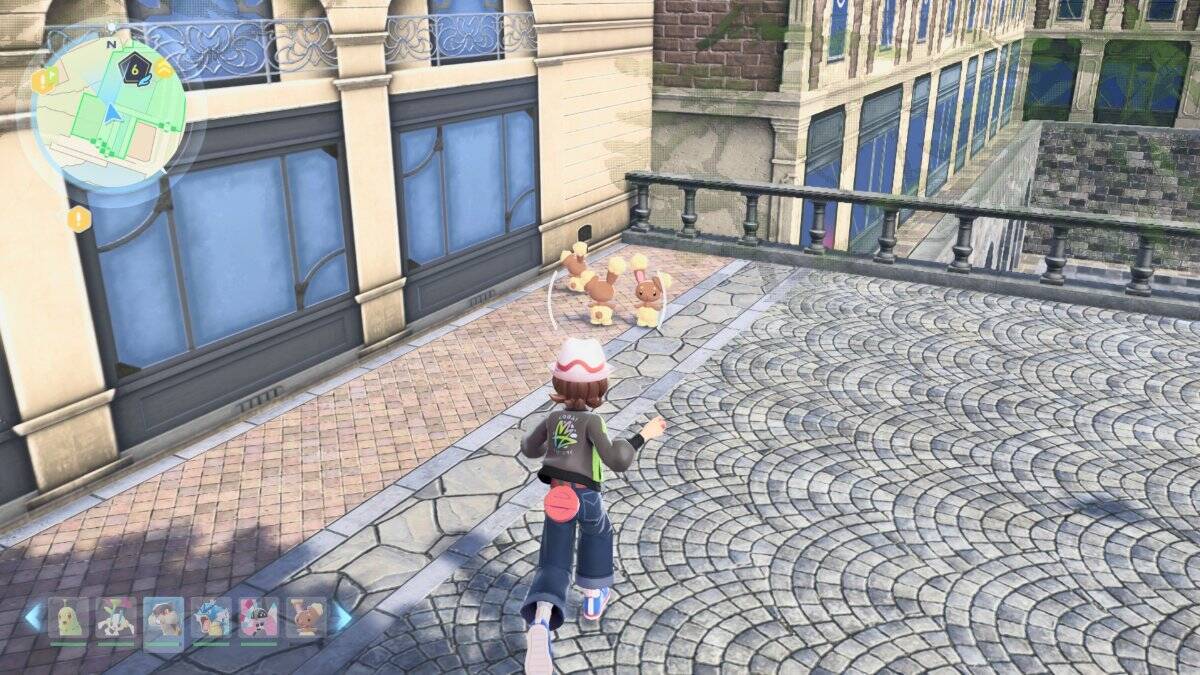Pick the pink fairy Pokémon party slot
This screenshot has height=675, width=1200.
point(258,618)
